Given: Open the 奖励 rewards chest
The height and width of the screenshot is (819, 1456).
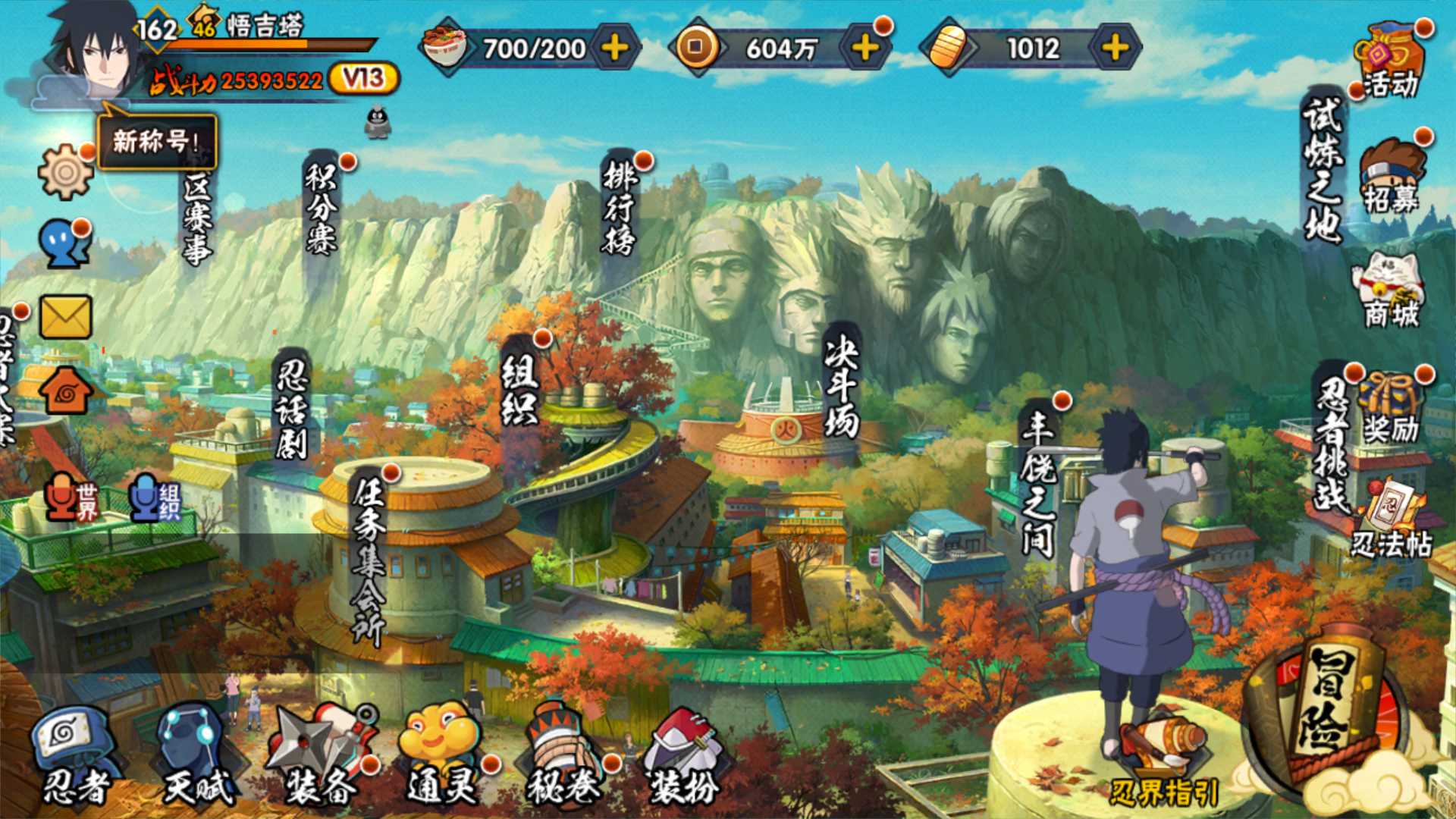Looking at the screenshot, I should coord(1390,408).
